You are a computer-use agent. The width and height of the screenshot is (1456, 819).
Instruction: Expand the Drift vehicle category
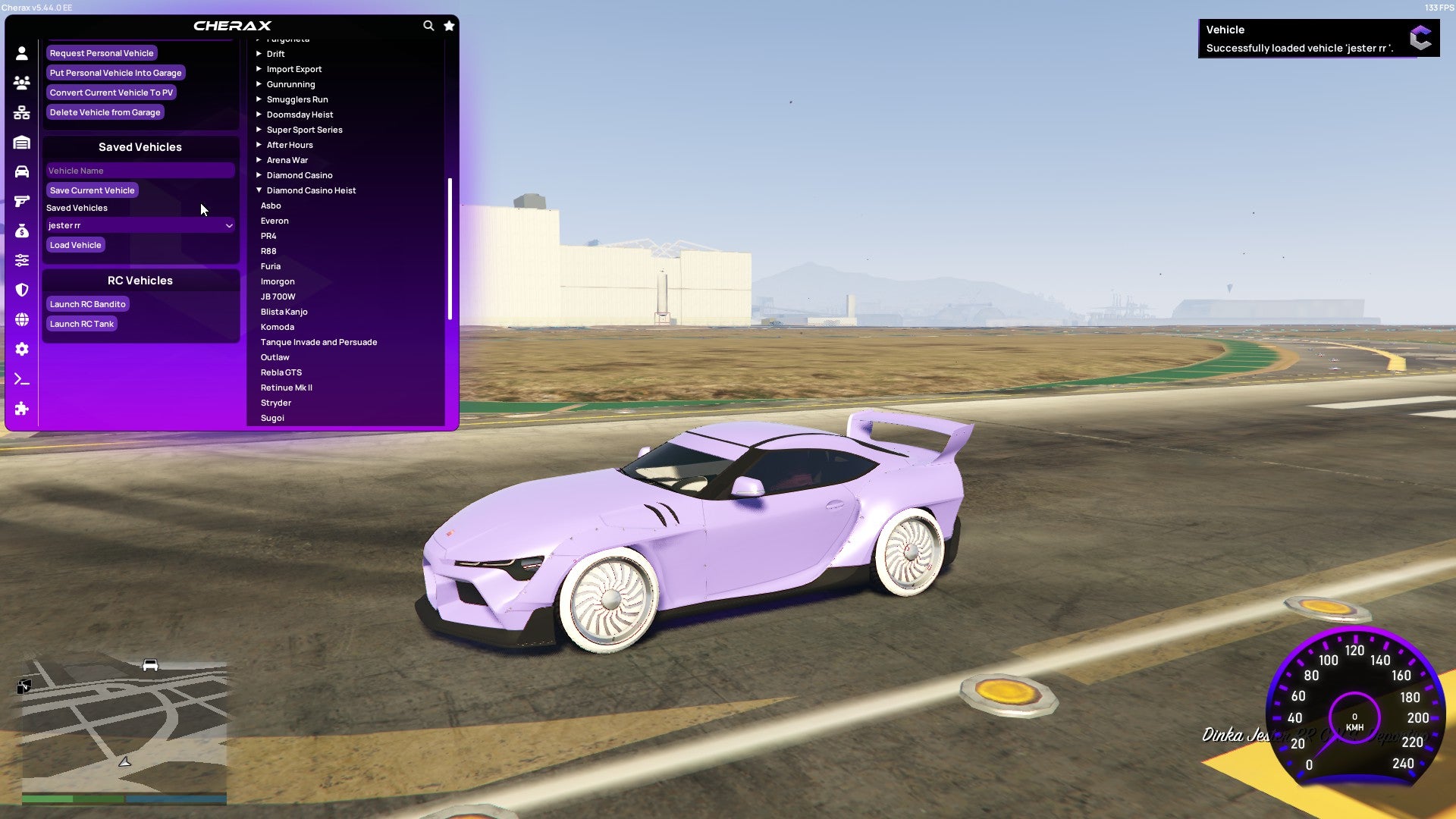[x=275, y=53]
